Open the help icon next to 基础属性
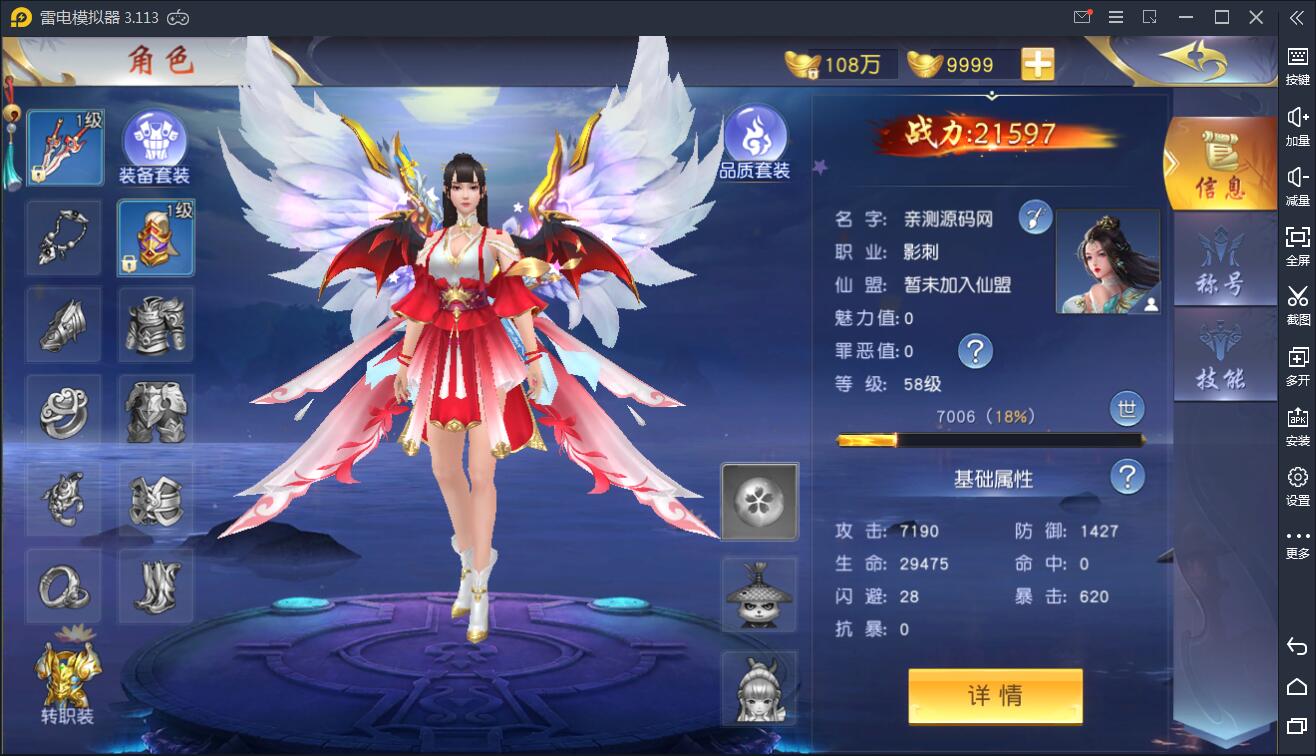The image size is (1316, 756). [x=1126, y=477]
